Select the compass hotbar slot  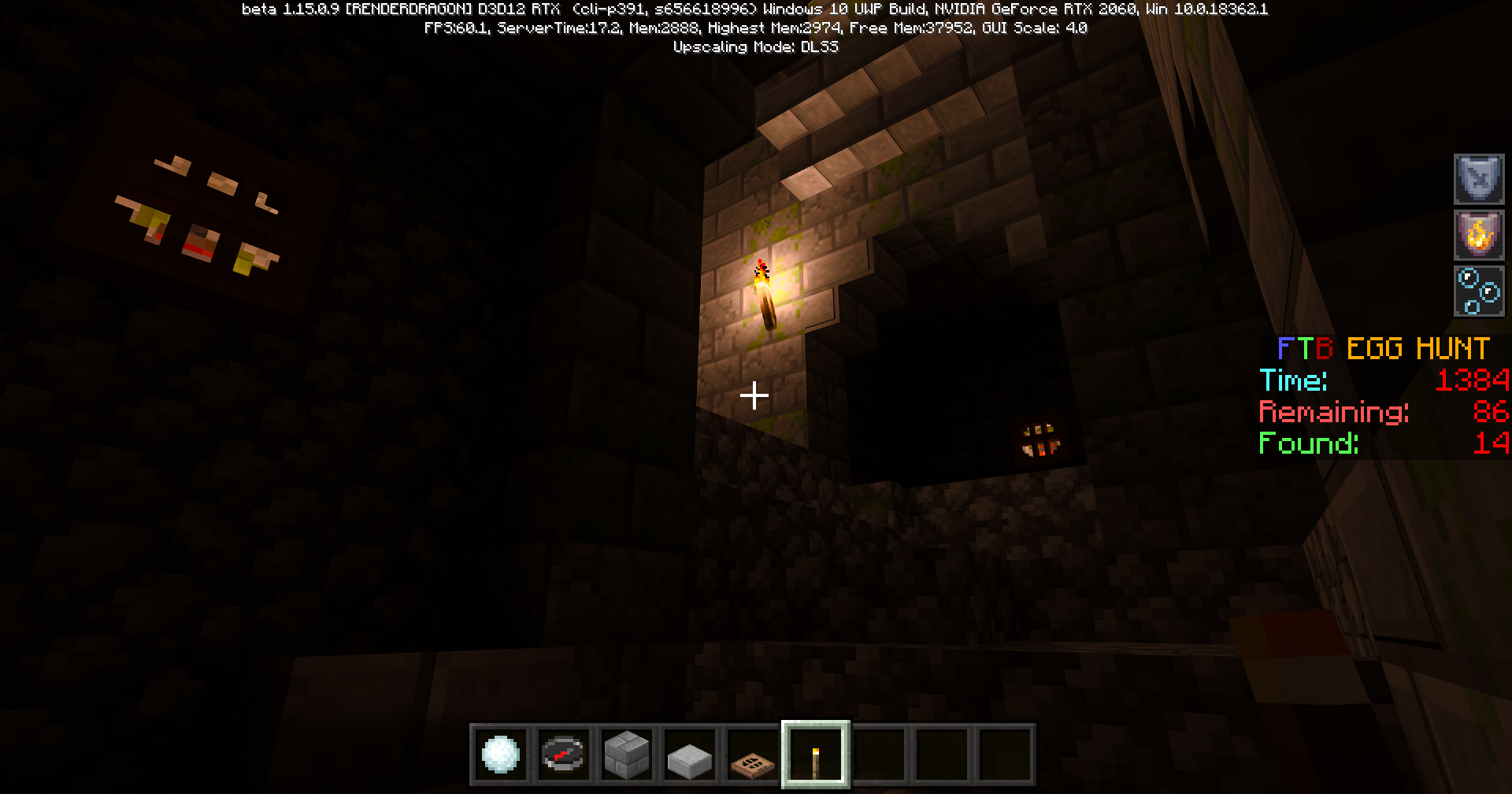pos(564,755)
